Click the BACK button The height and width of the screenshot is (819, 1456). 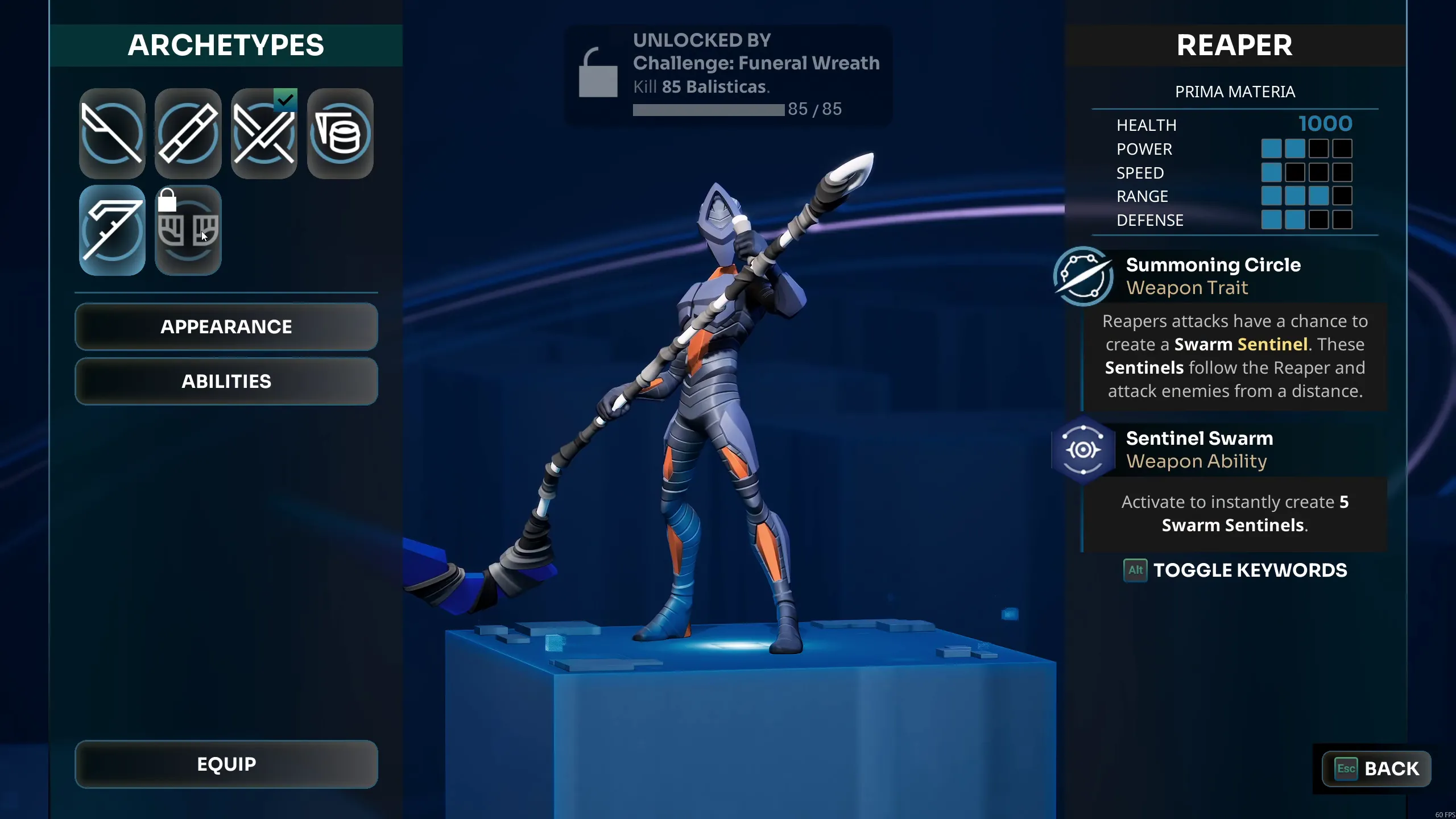1376,768
